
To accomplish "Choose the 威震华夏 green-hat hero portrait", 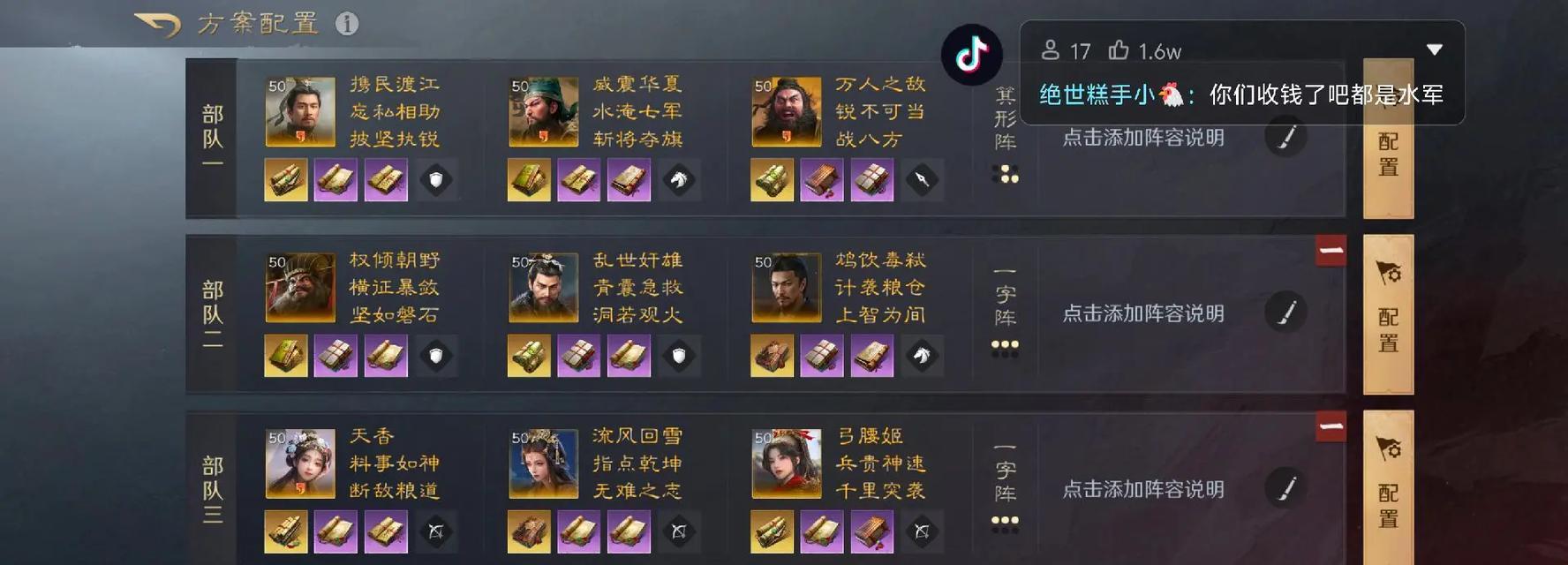I will tap(543, 112).
